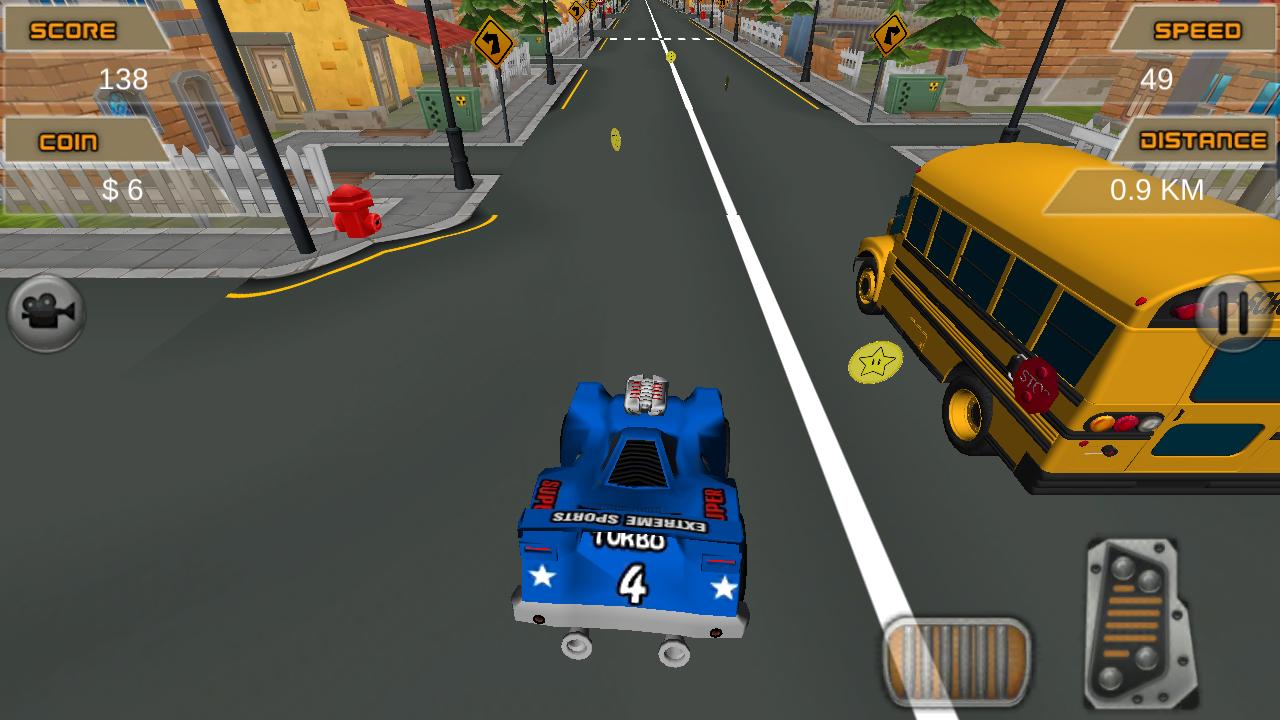This screenshot has width=1280, height=720.
Task: Click the SPEED panel header
Action: pos(1196,30)
